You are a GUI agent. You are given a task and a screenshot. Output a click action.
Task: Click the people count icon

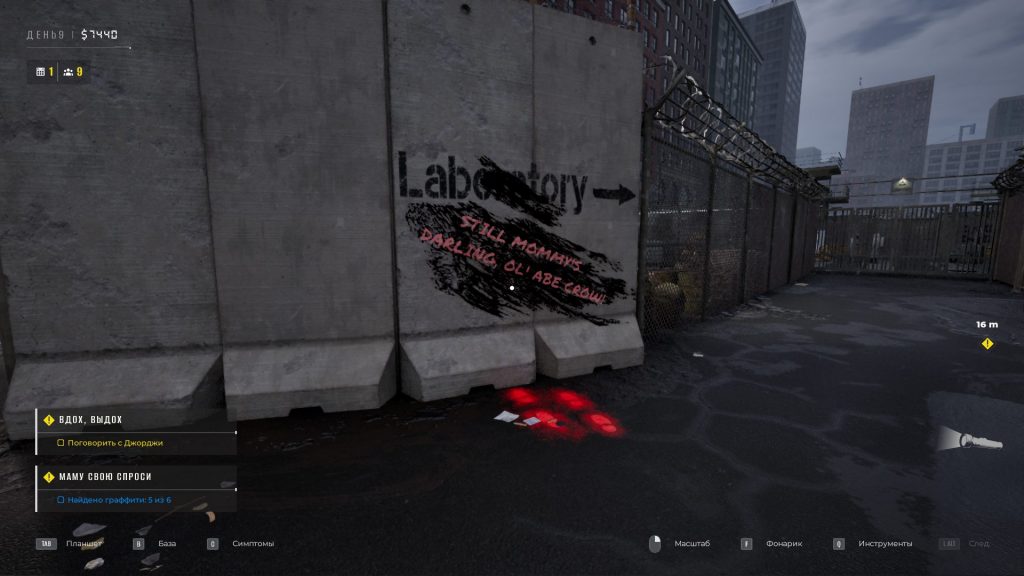tap(68, 72)
